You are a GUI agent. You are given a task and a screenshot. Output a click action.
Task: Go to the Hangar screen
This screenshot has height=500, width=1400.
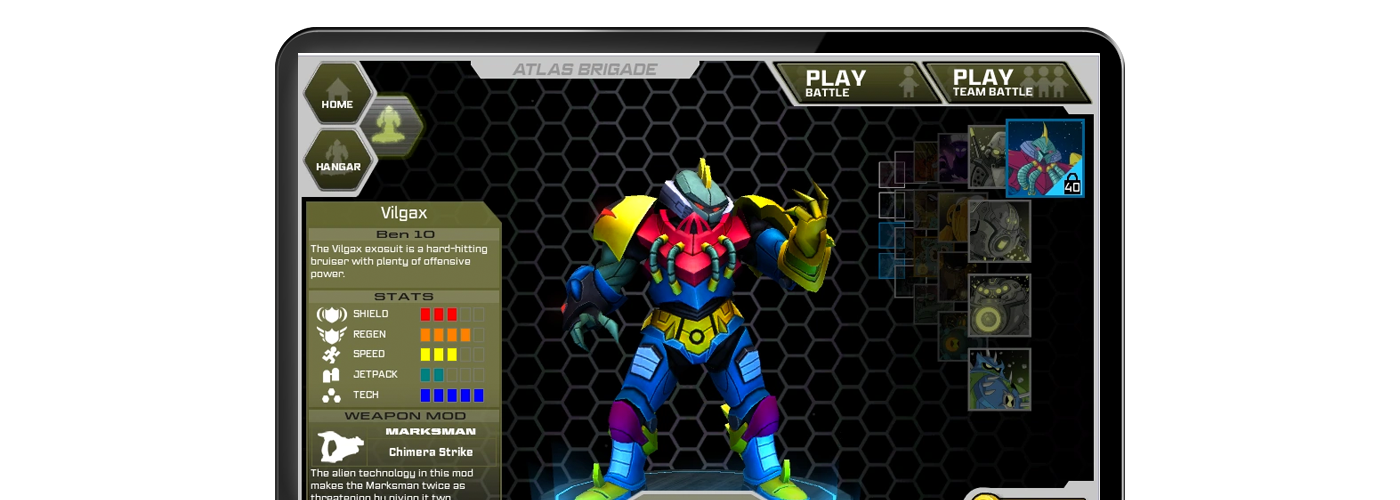338,160
